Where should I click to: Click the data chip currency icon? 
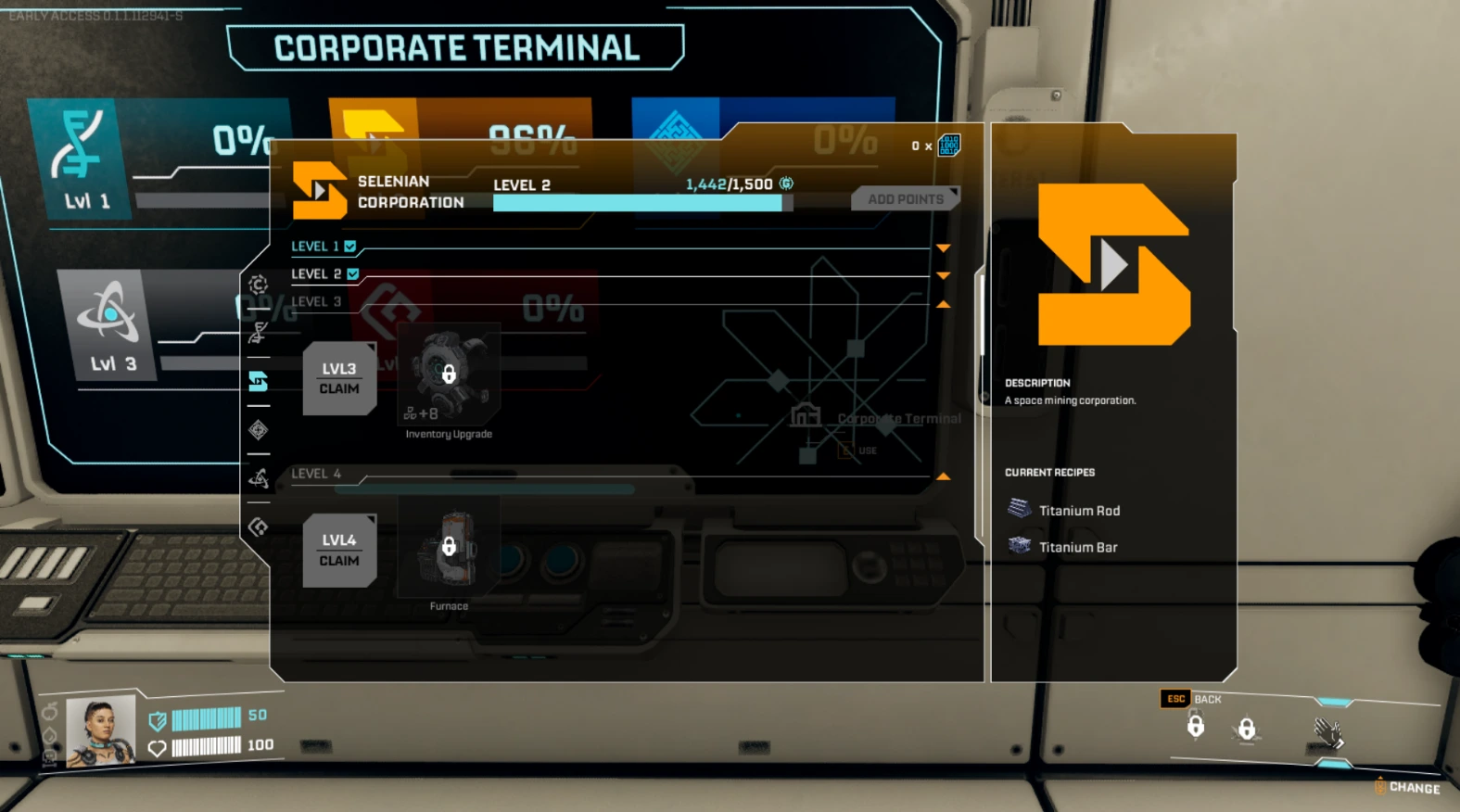[946, 145]
